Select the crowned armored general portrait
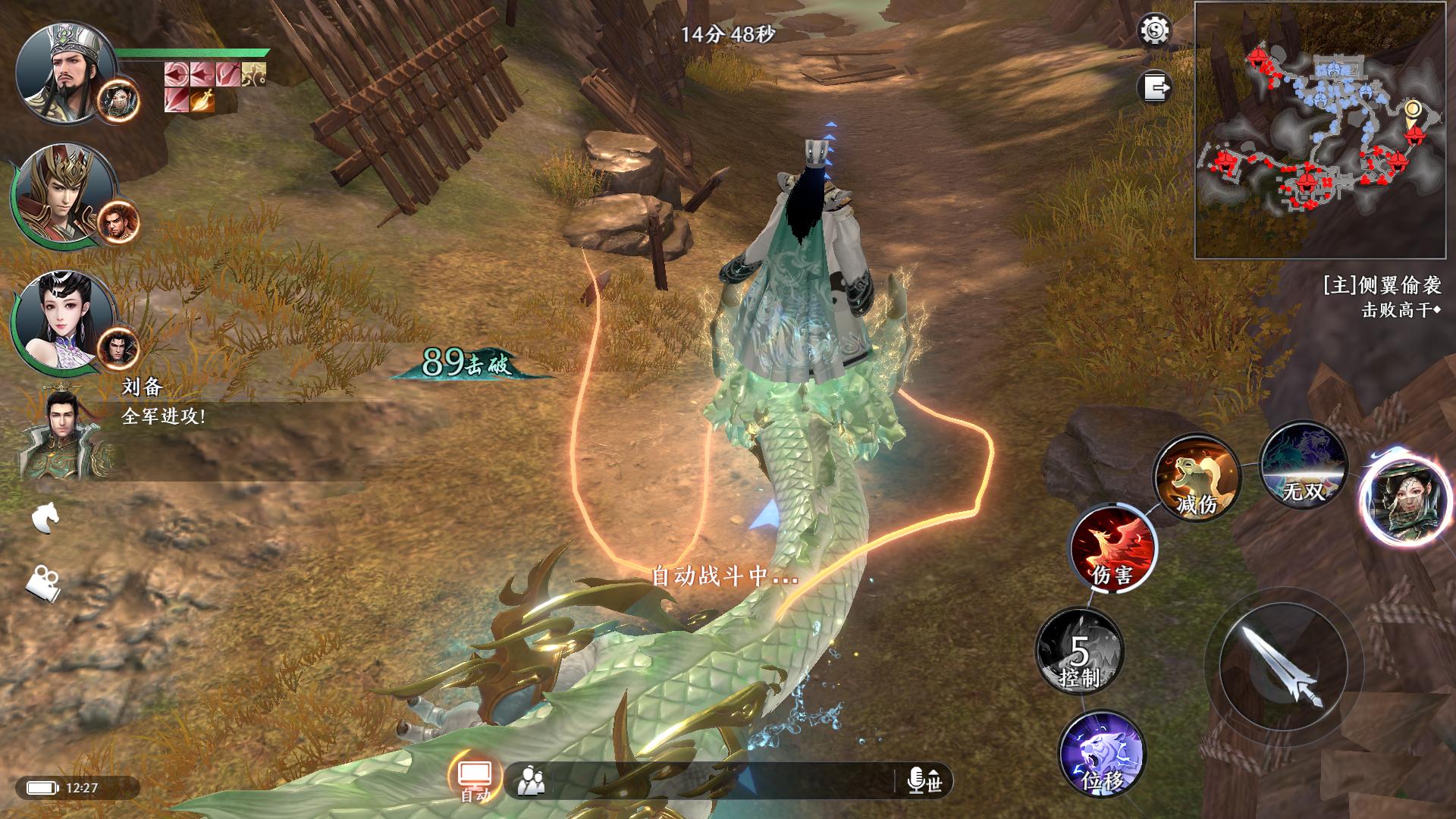The image size is (1456, 819). click(x=62, y=193)
